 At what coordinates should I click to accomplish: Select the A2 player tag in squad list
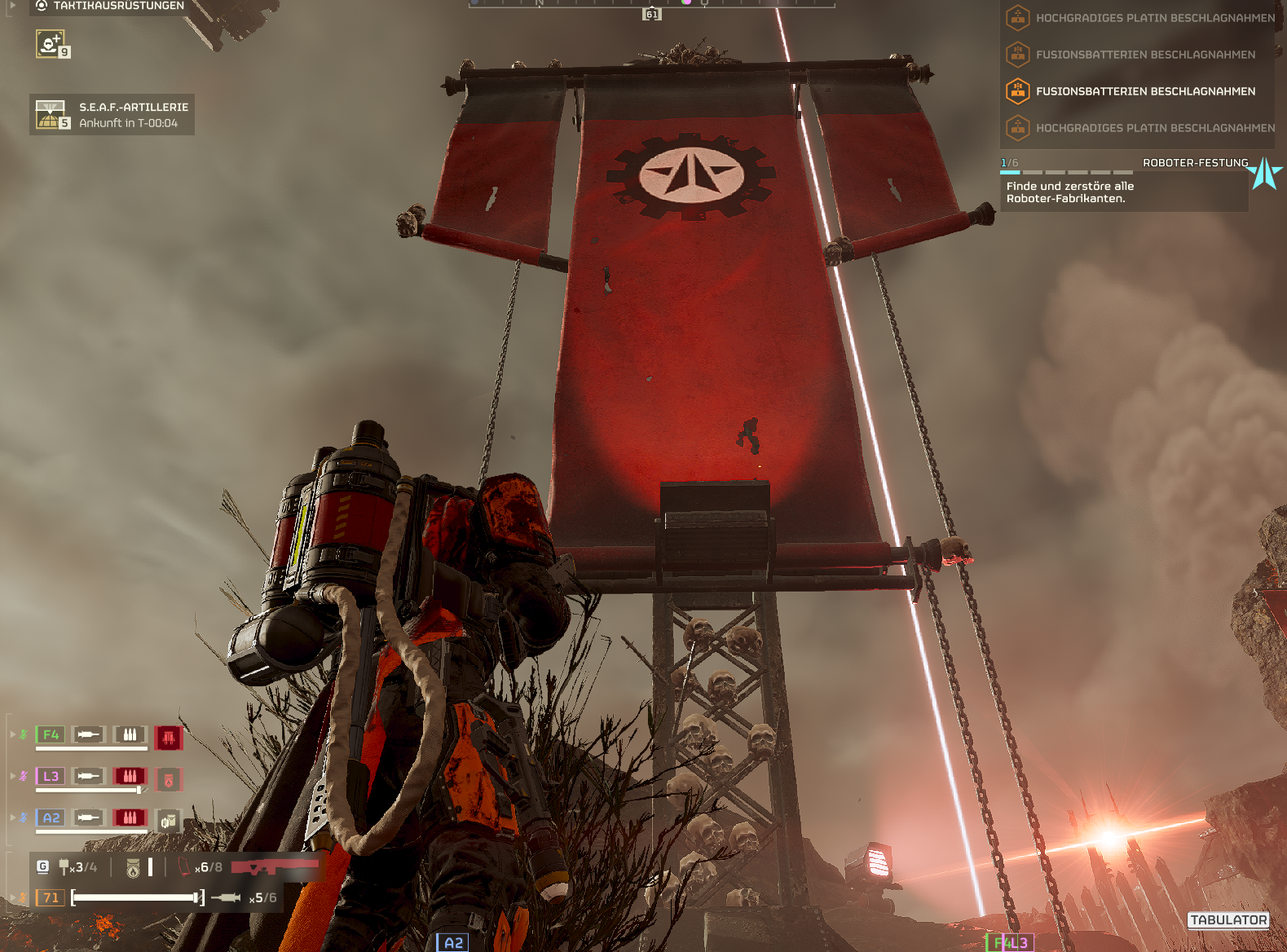coord(51,818)
